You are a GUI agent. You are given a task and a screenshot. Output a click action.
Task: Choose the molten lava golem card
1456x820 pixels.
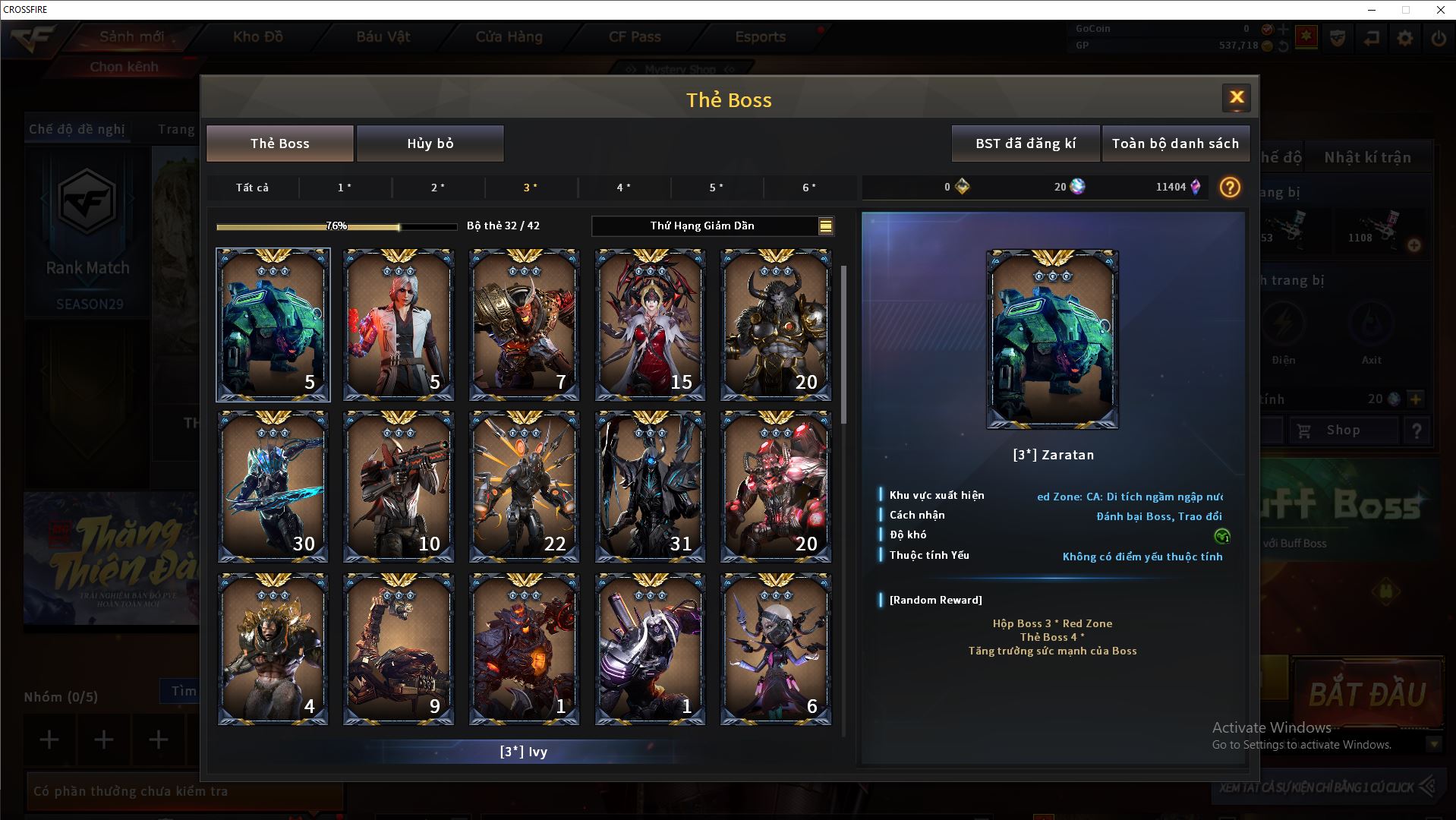pos(524,649)
